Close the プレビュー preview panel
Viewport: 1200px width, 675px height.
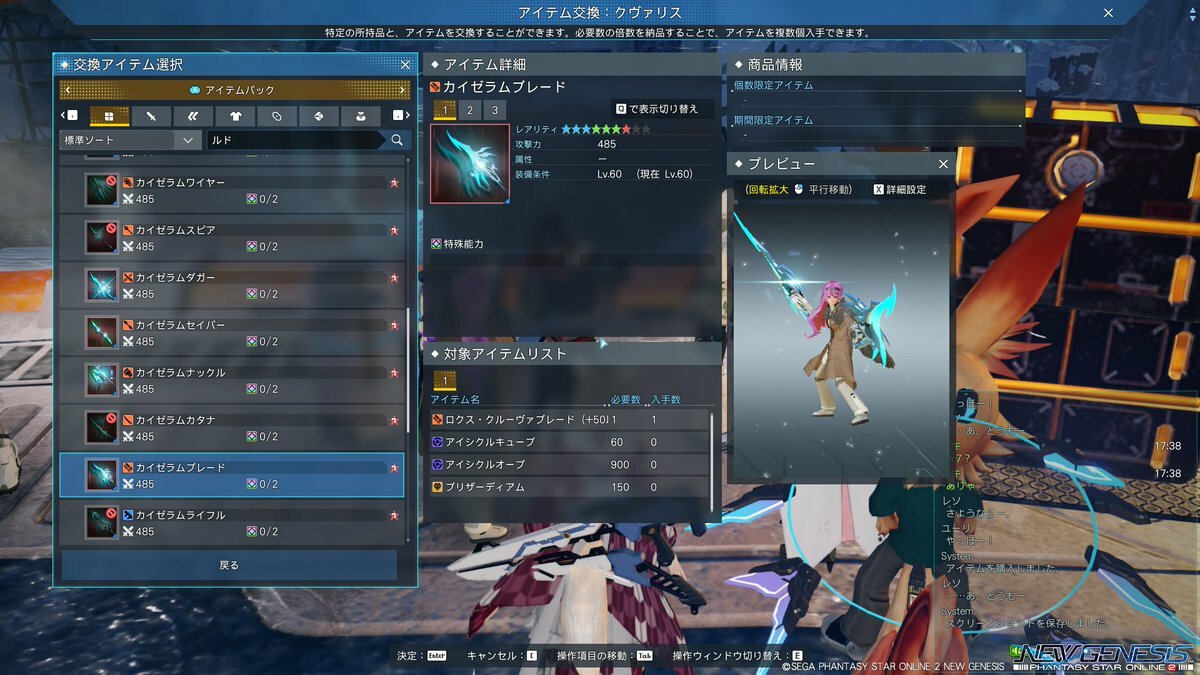pyautogui.click(x=943, y=164)
